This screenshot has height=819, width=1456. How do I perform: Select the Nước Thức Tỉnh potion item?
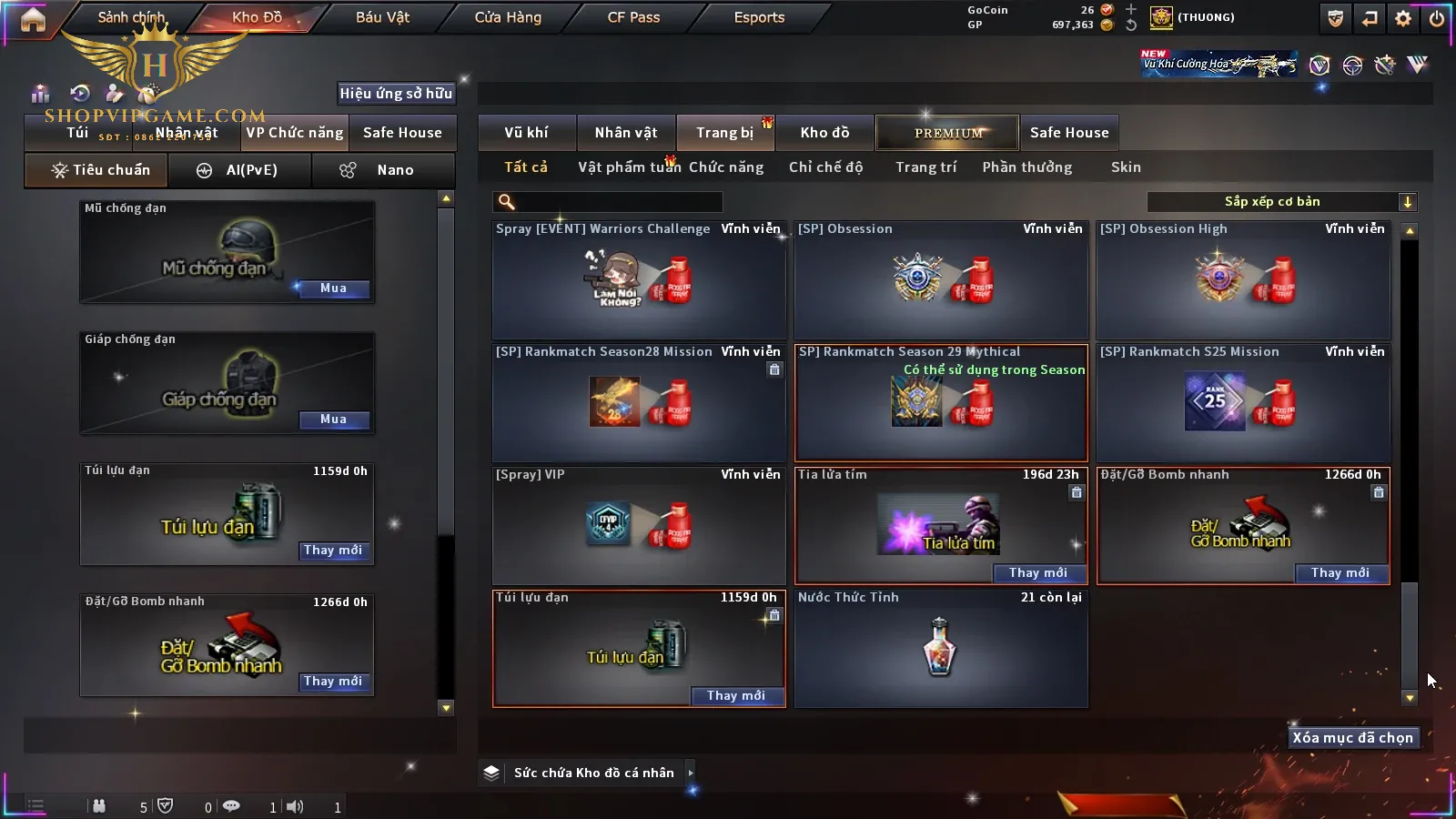tap(940, 647)
